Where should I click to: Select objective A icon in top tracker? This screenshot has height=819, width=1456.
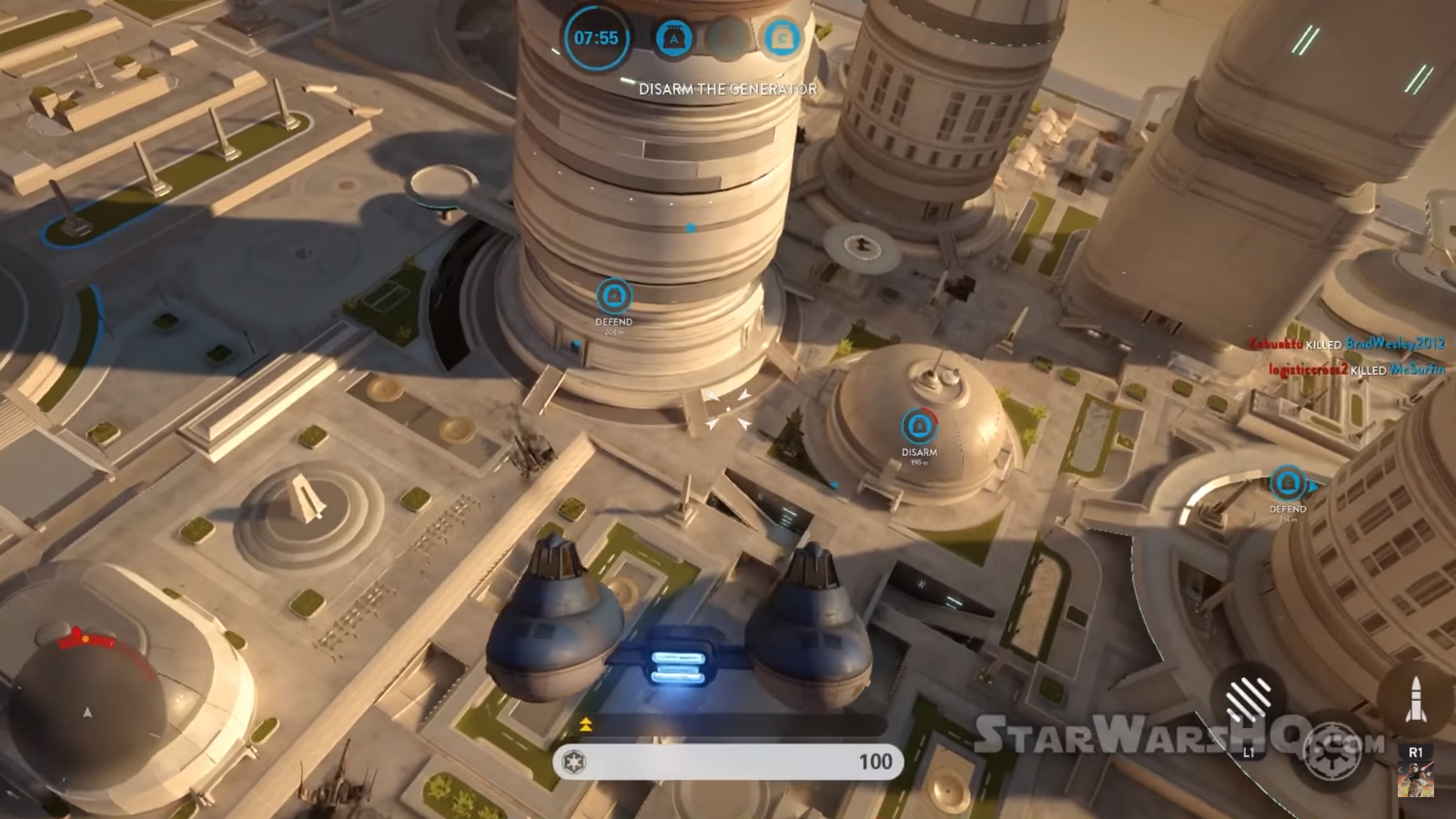point(674,38)
